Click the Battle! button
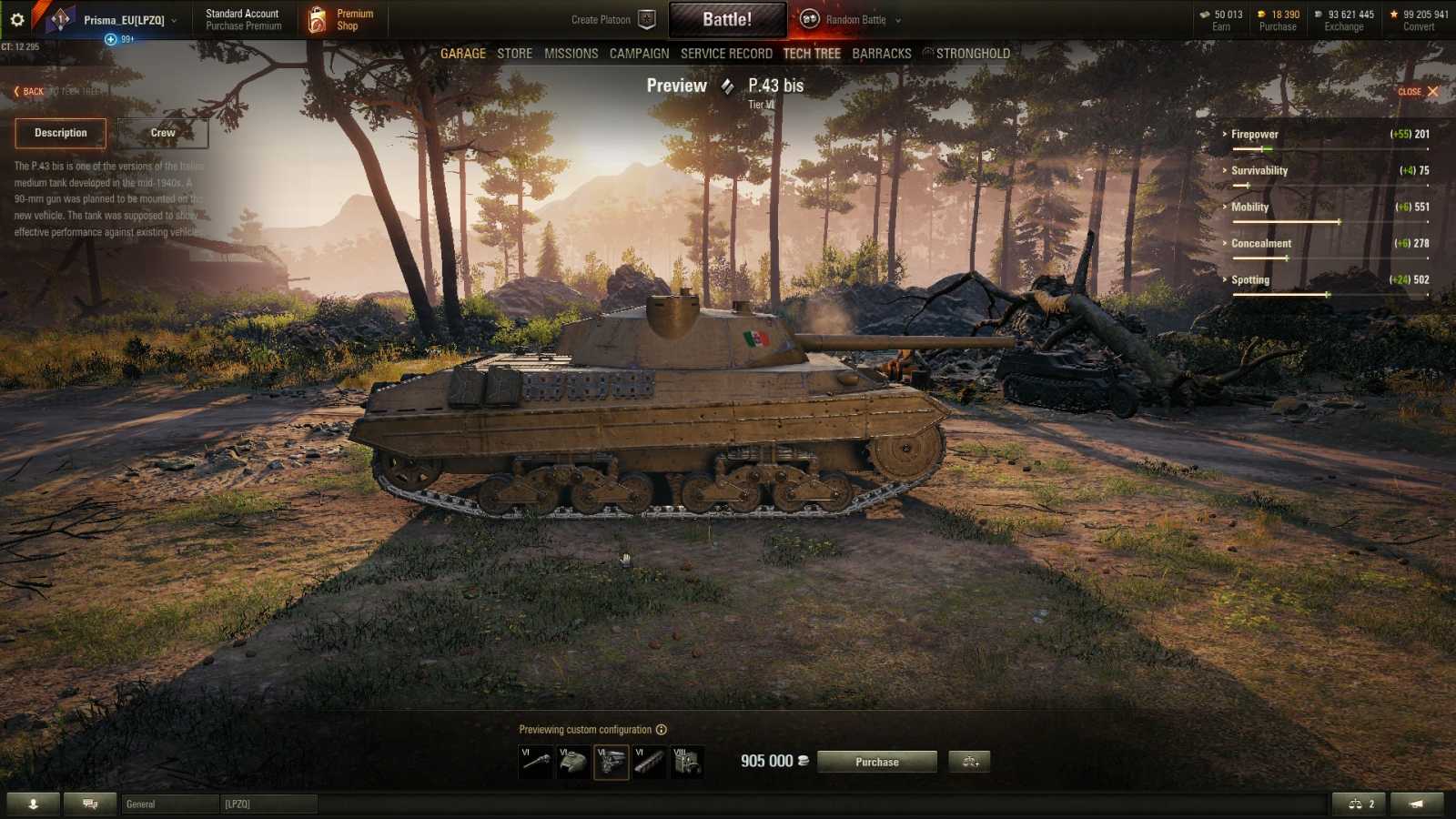Viewport: 1456px width, 819px height. pos(728,18)
